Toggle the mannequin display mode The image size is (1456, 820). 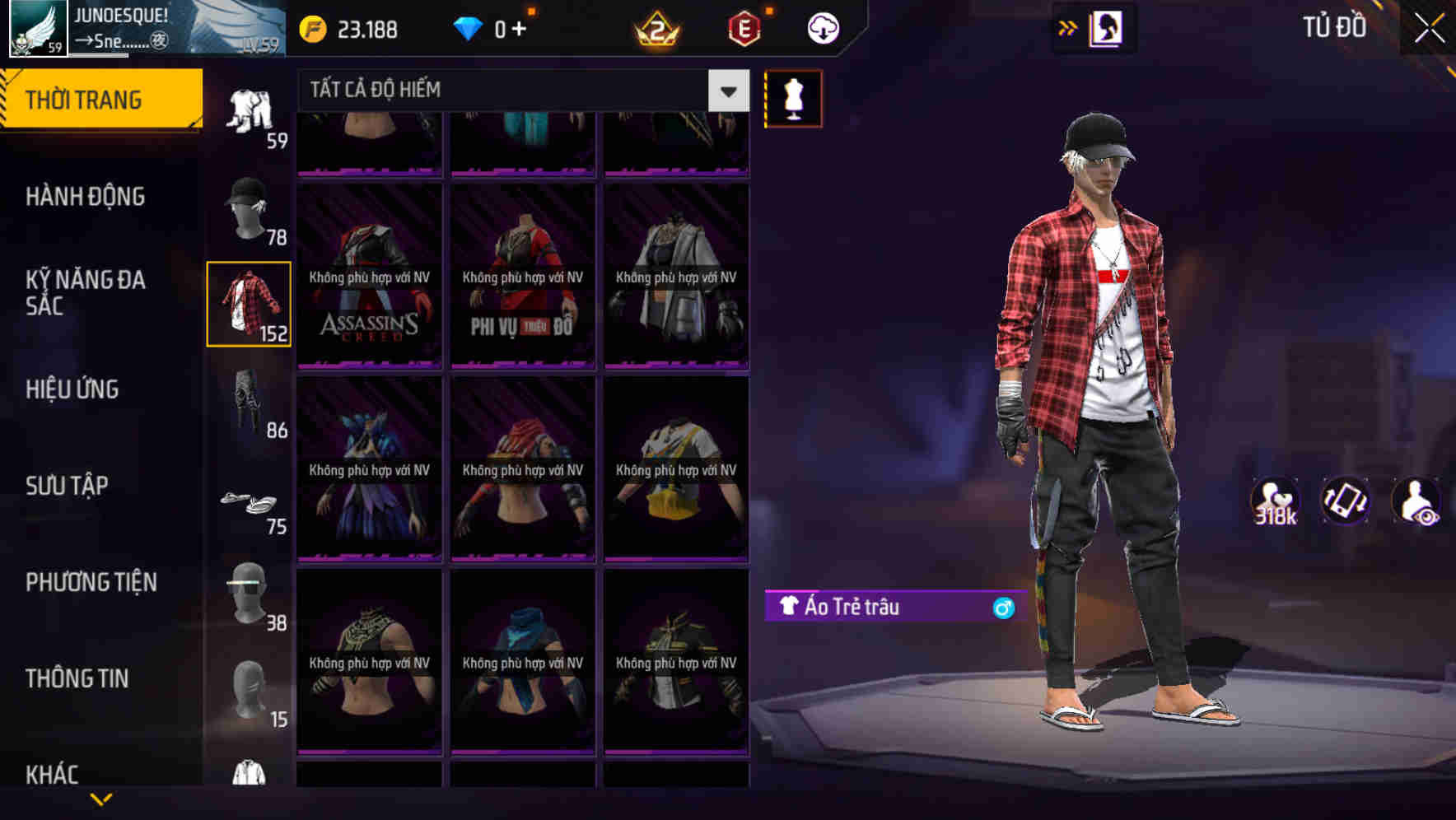click(x=793, y=98)
